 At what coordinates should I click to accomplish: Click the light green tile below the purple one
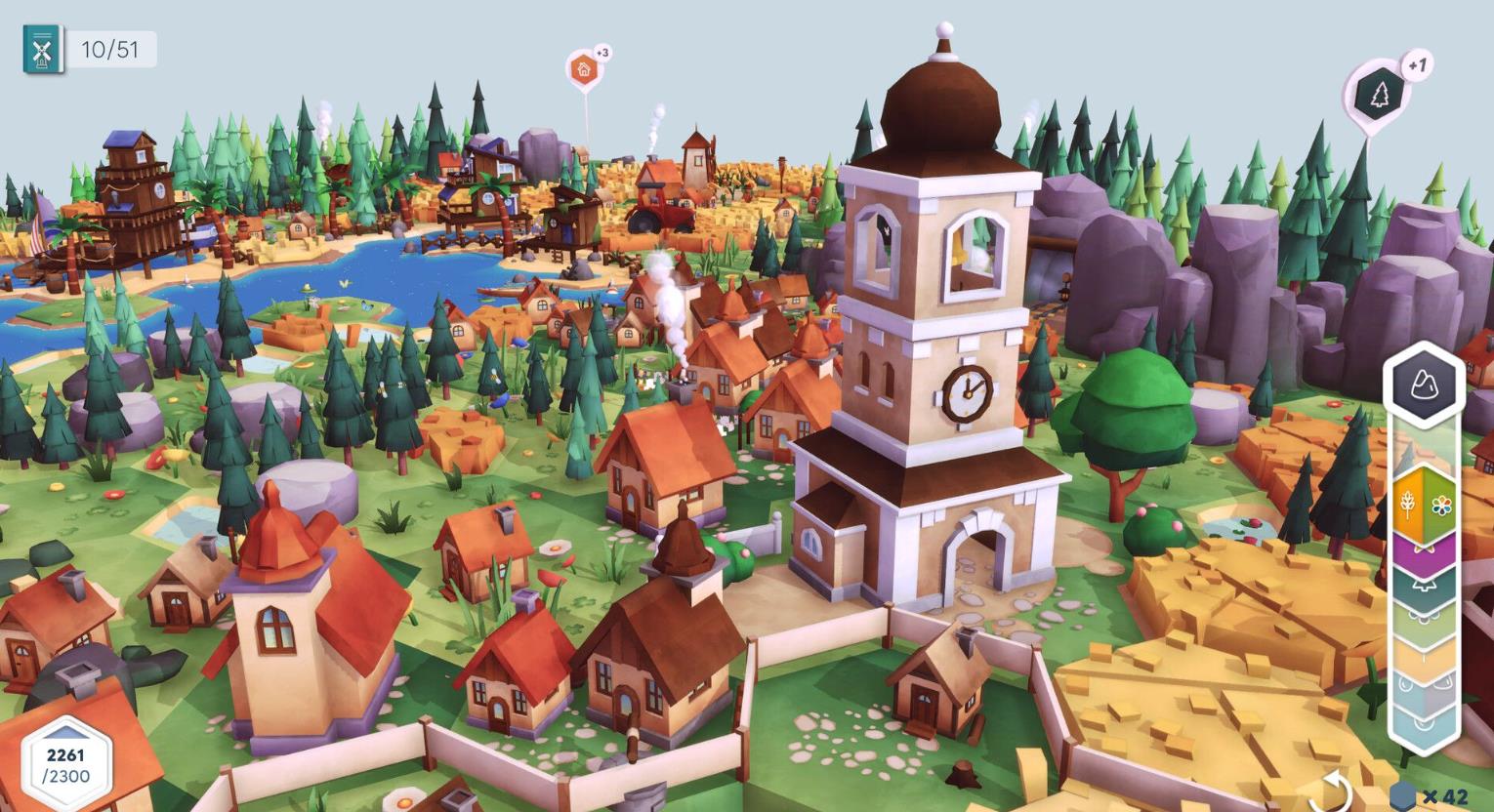[x=1424, y=618]
